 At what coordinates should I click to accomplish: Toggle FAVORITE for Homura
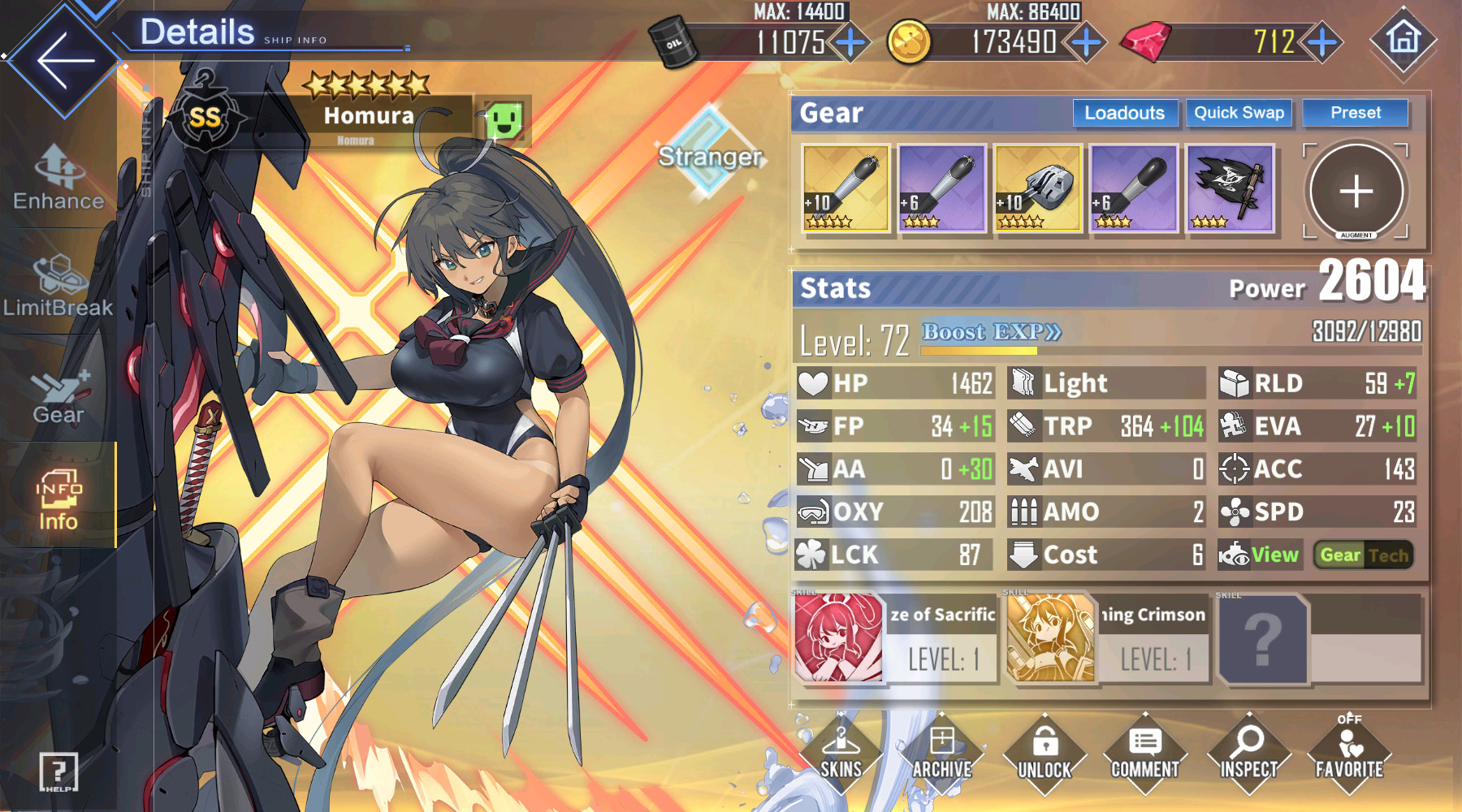click(1349, 754)
